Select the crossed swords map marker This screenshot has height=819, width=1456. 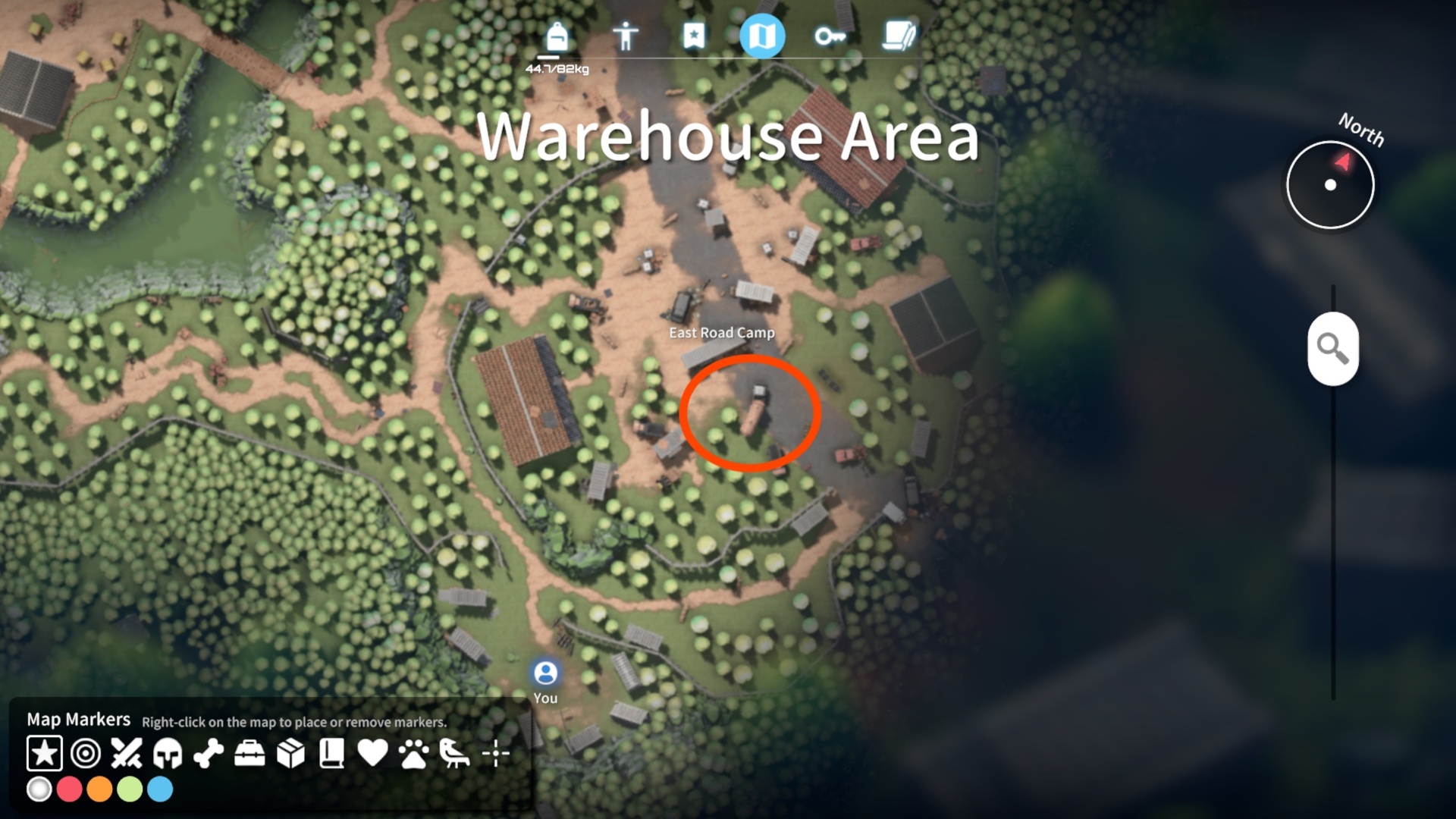point(127,753)
